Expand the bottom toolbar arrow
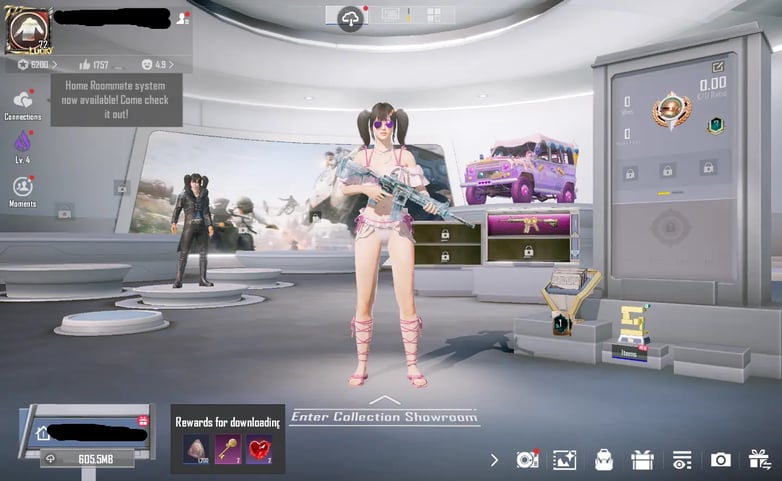This screenshot has width=782, height=481. pos(494,460)
